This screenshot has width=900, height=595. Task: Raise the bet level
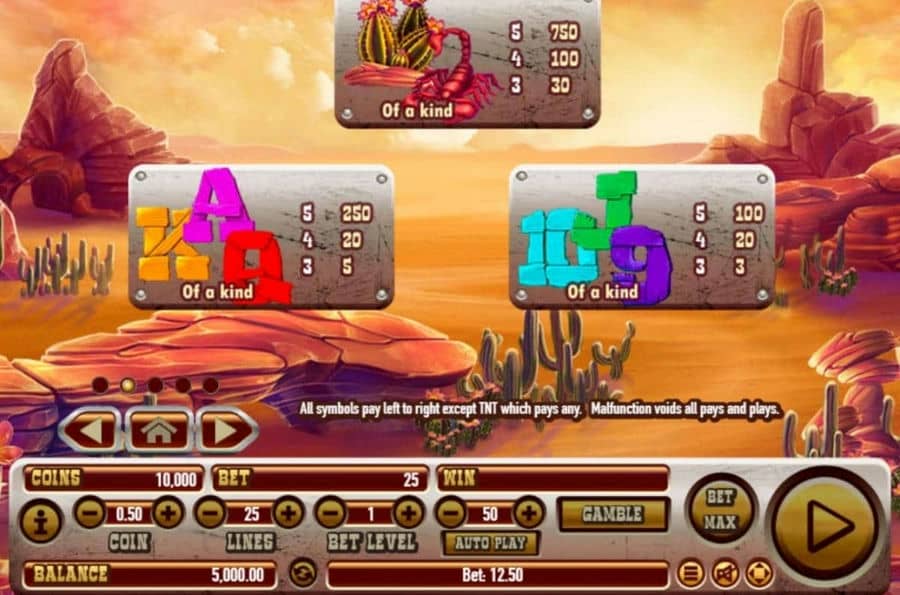point(408,513)
